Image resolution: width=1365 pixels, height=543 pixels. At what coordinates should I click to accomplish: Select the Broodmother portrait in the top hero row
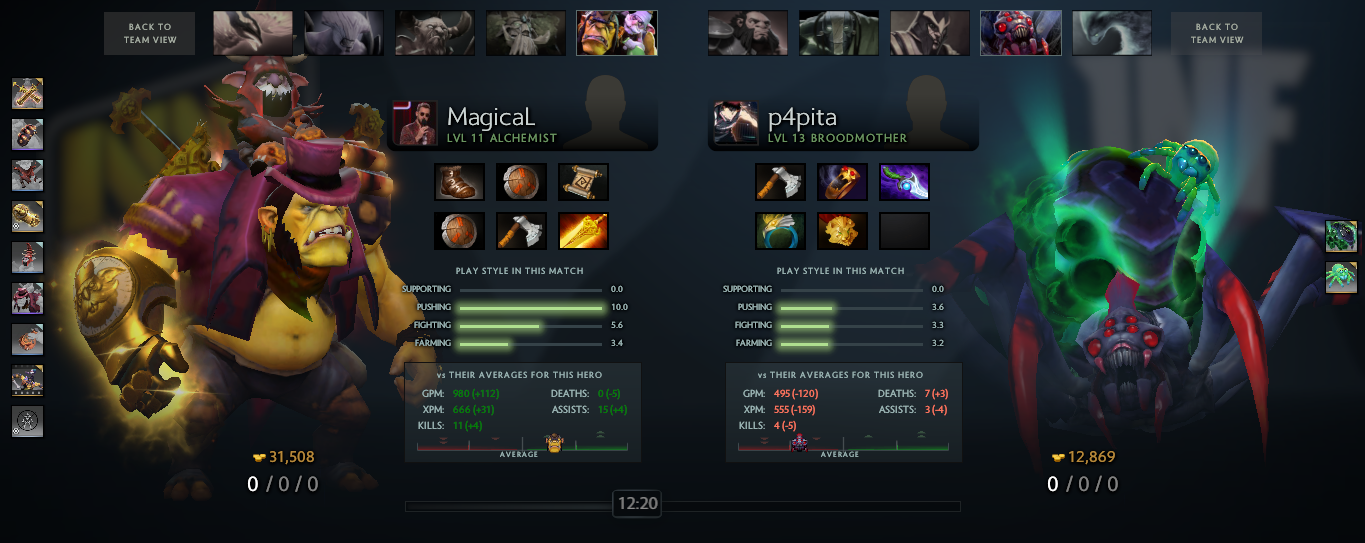(x=1020, y=34)
